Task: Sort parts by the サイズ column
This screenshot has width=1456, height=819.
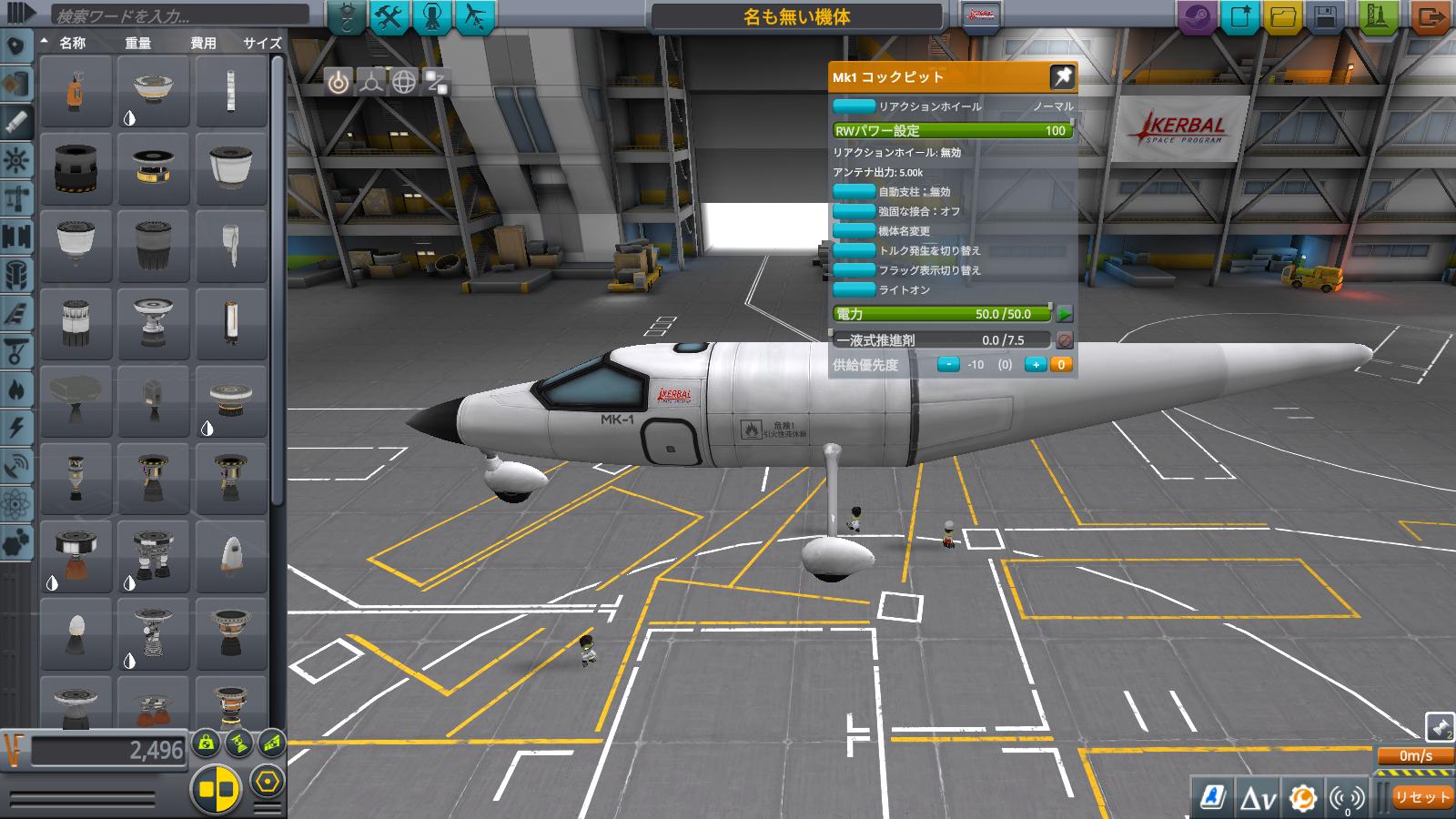Action: (x=261, y=42)
